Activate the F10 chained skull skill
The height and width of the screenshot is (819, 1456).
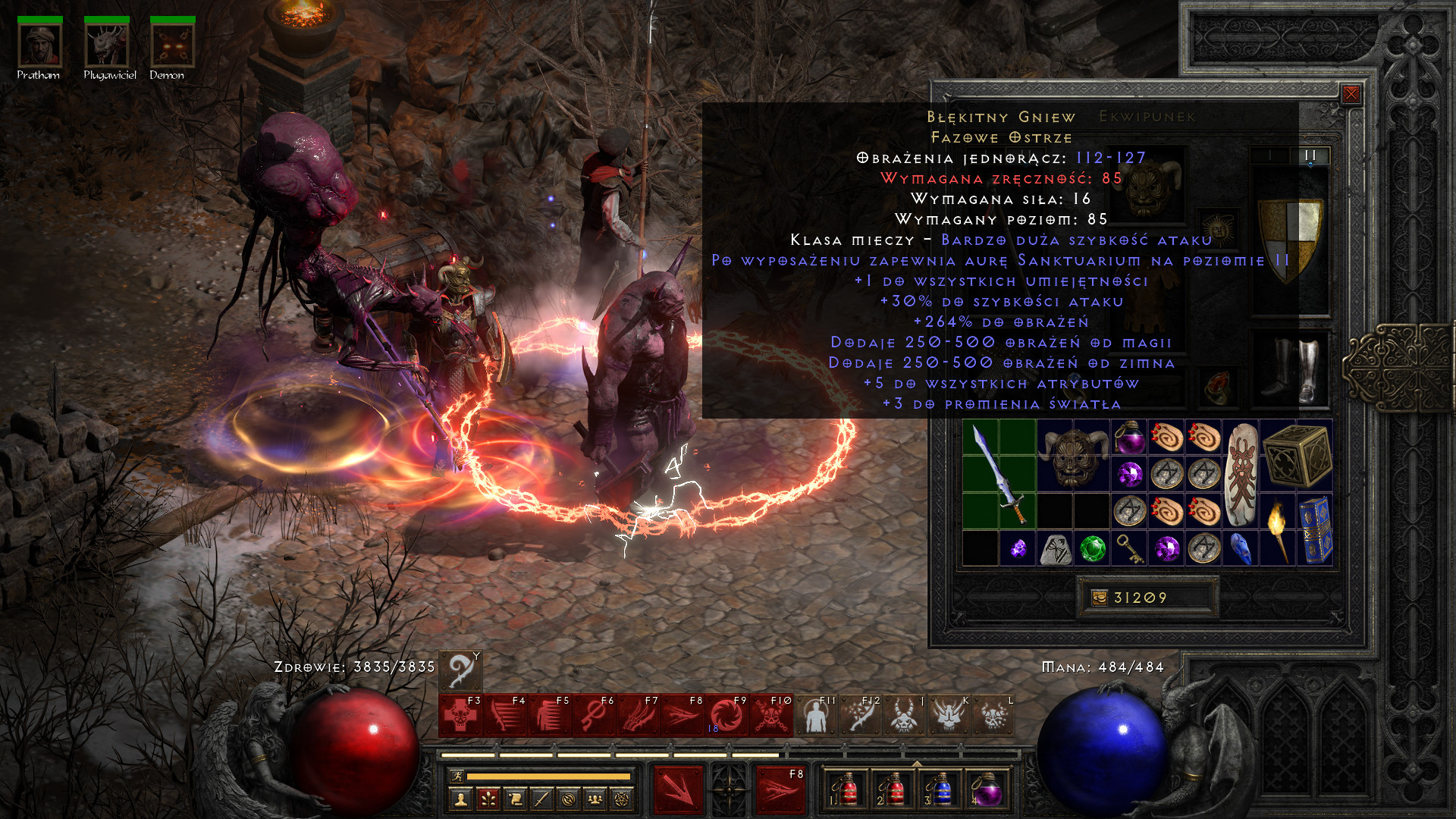[770, 715]
